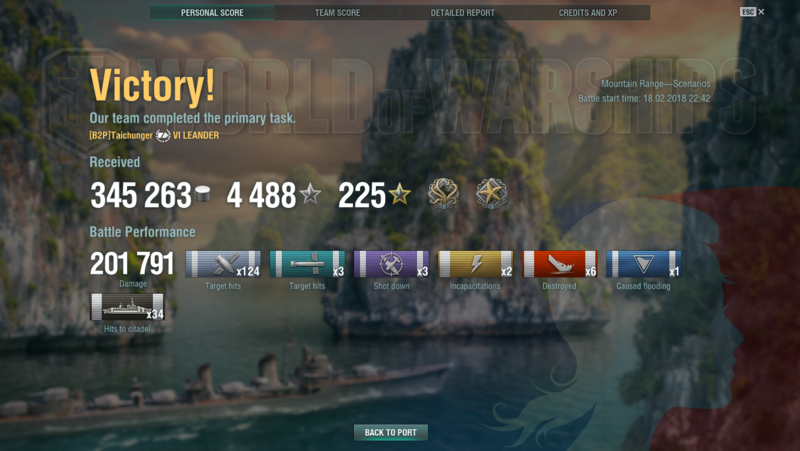Close the results screen with X
This screenshot has height=451, width=800.
(761, 12)
